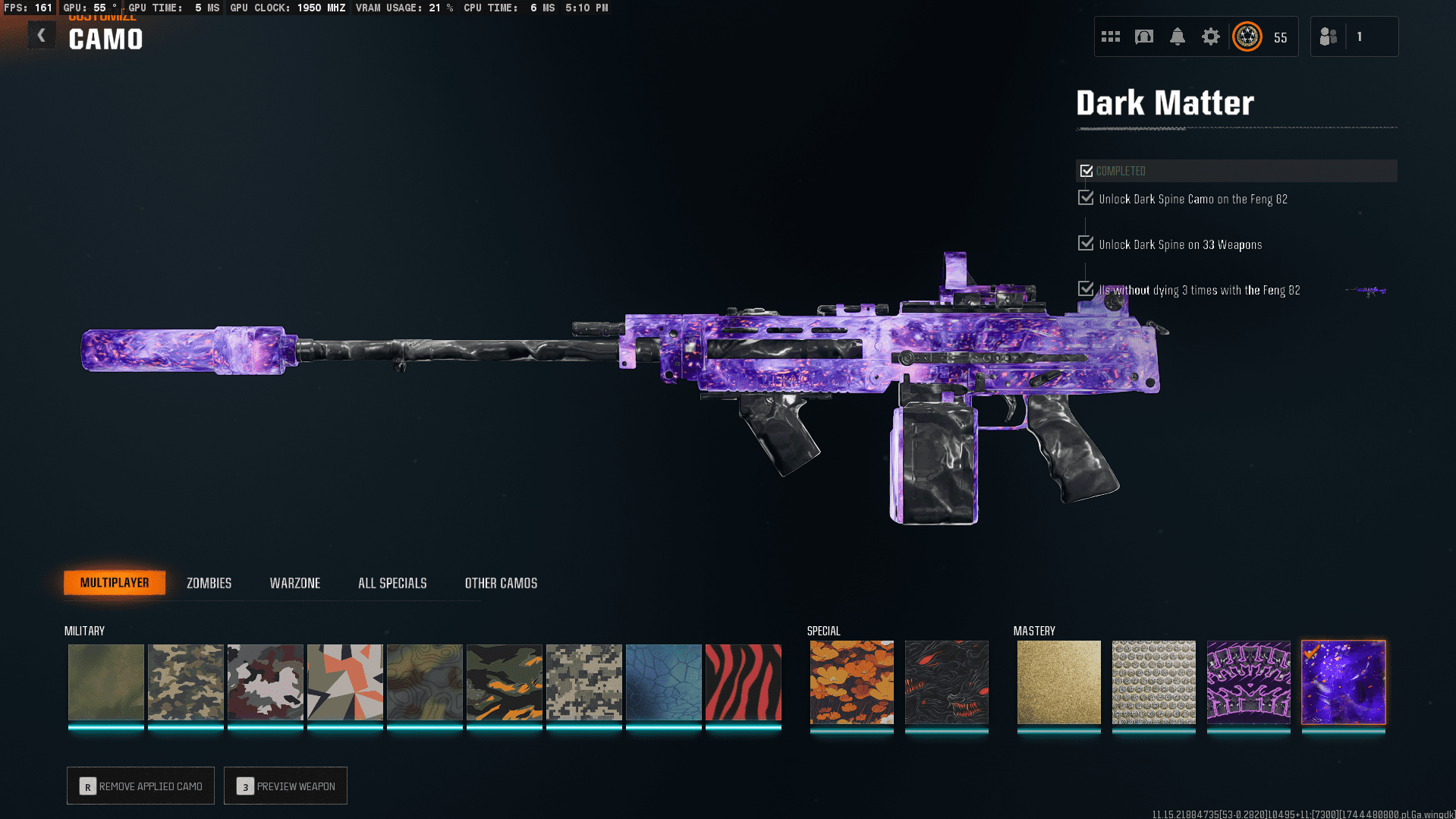
Task: Choose the diamond mastery camo
Action: [x=1153, y=682]
